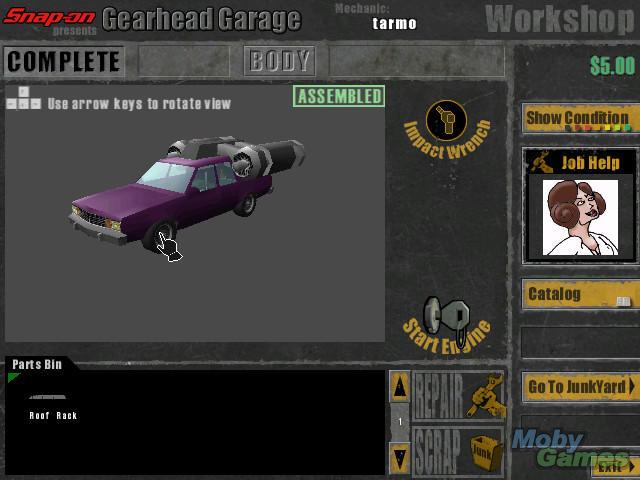Screen dimensions: 640x480
Task: Switch to the BODY view tab
Action: 279,61
